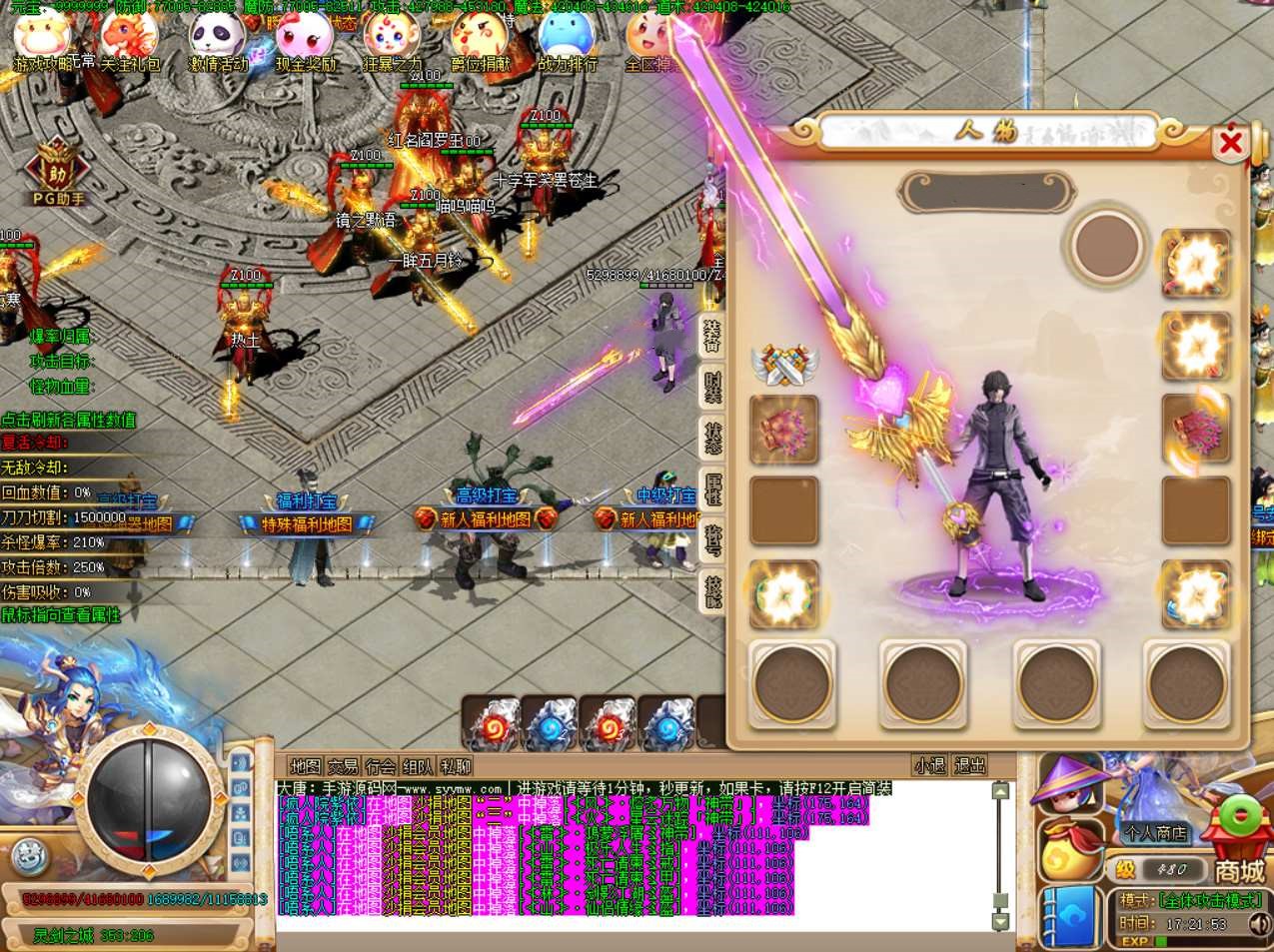Close the 人物 character panel

(1230, 144)
